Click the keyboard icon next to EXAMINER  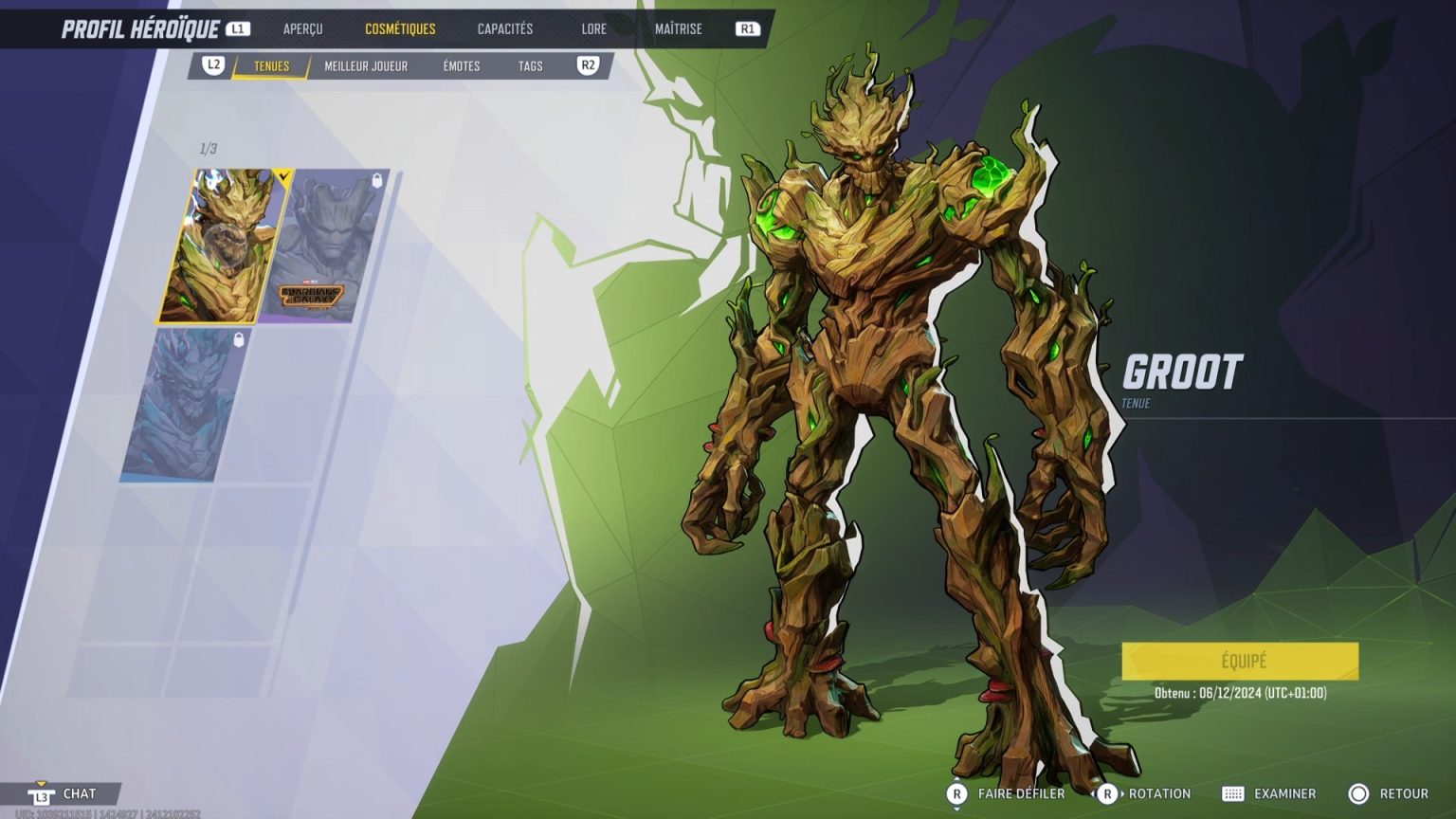pos(1234,793)
